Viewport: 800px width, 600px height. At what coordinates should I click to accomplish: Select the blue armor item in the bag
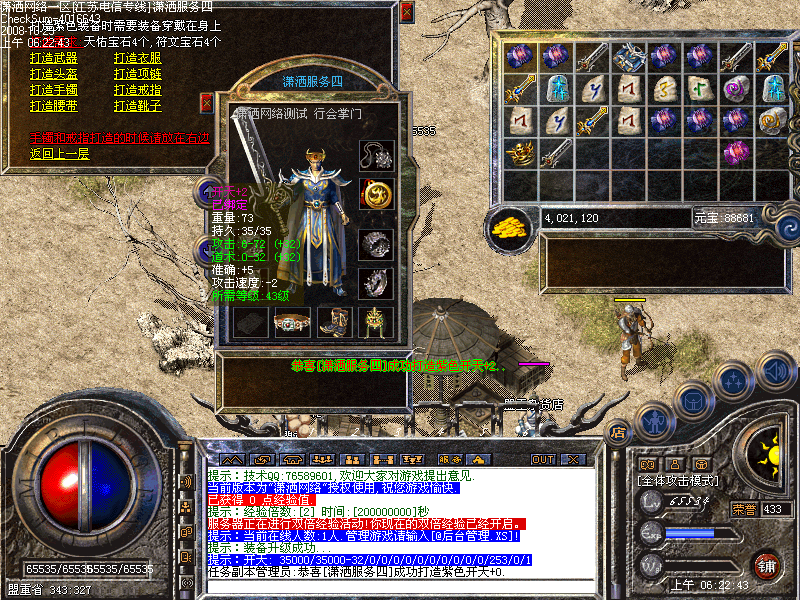(629, 56)
